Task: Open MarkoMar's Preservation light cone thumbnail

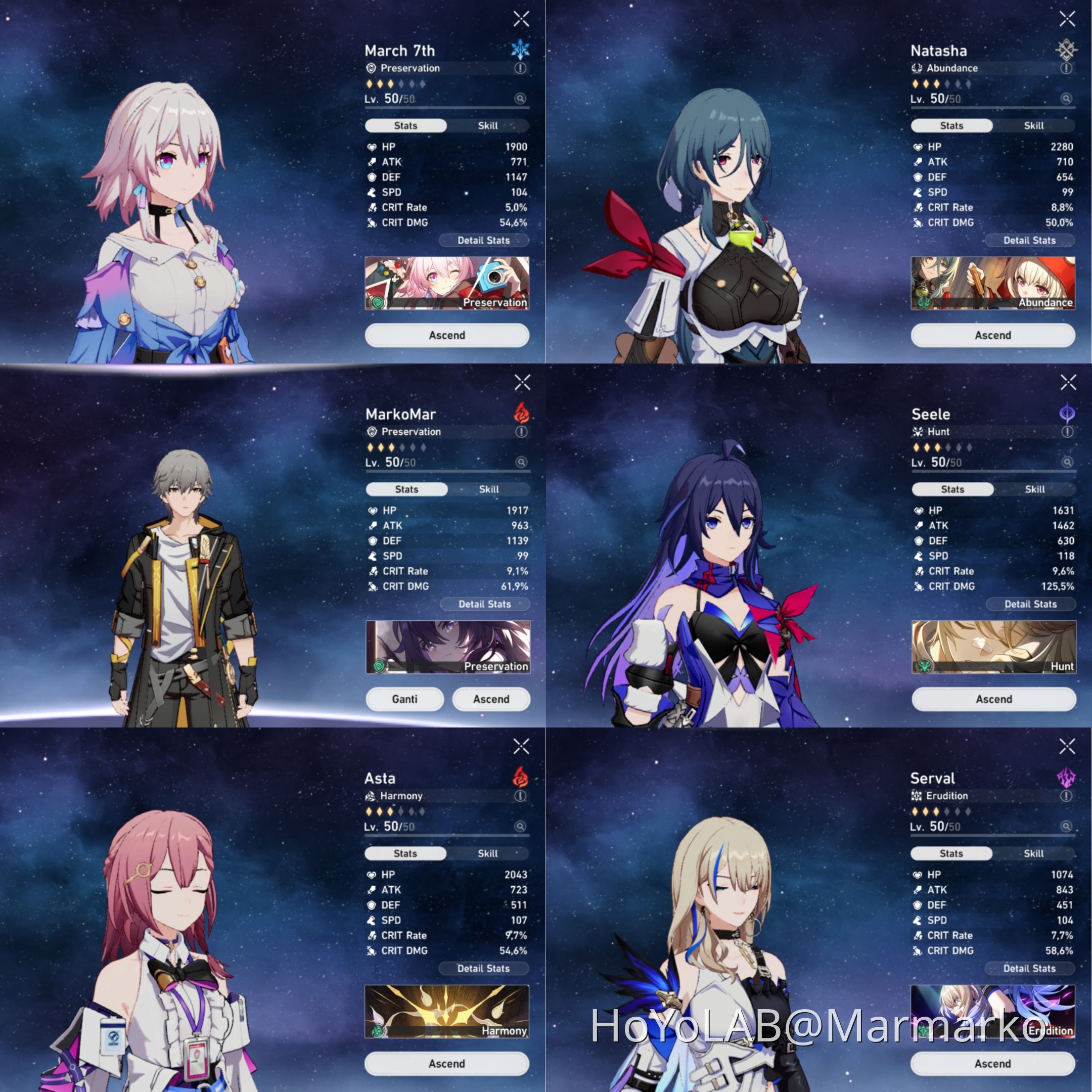Action: point(448,646)
